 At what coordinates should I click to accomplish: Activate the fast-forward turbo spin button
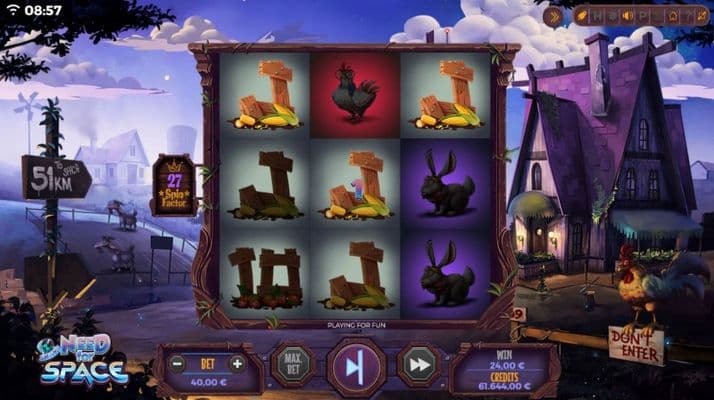pos(419,366)
